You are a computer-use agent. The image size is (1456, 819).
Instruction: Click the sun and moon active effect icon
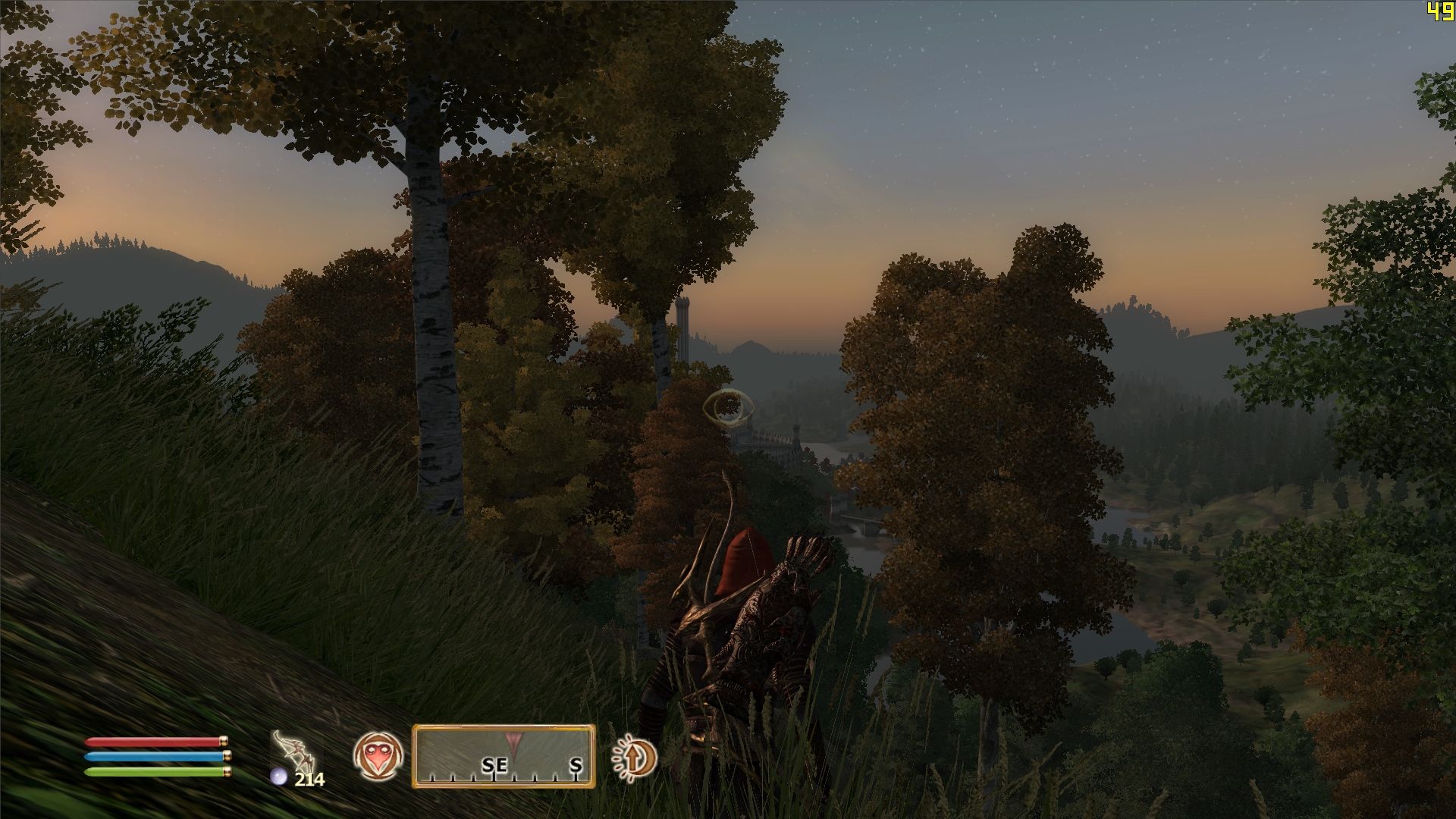click(x=635, y=757)
